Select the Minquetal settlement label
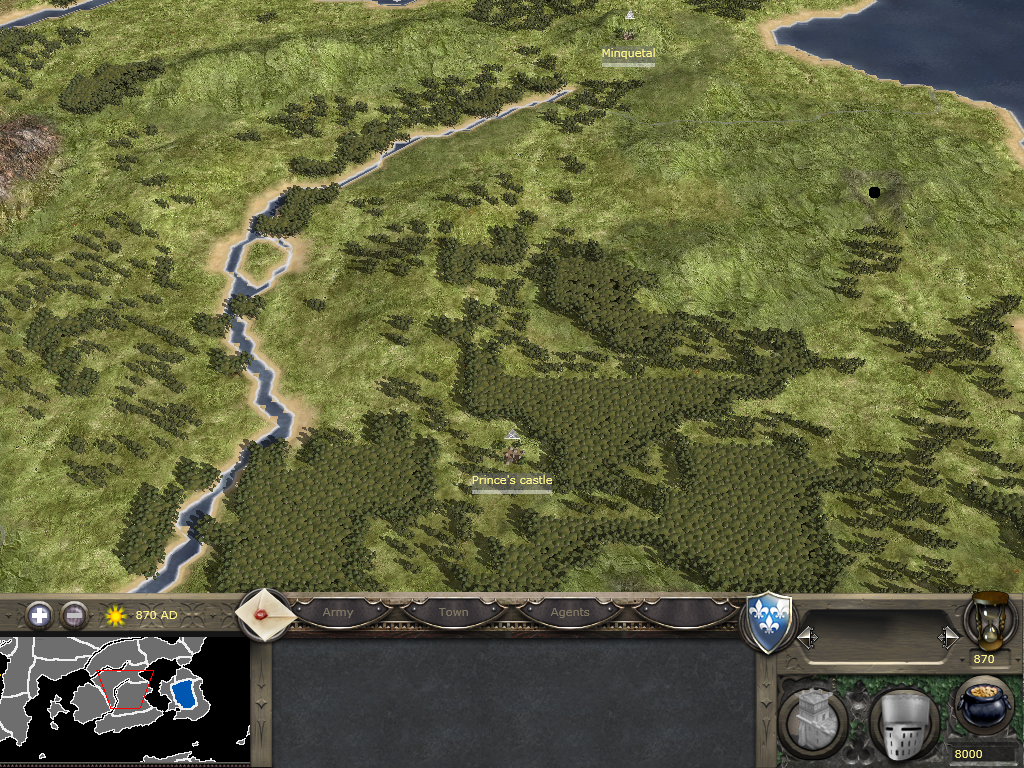Viewport: 1024px width, 768px height. pos(628,53)
